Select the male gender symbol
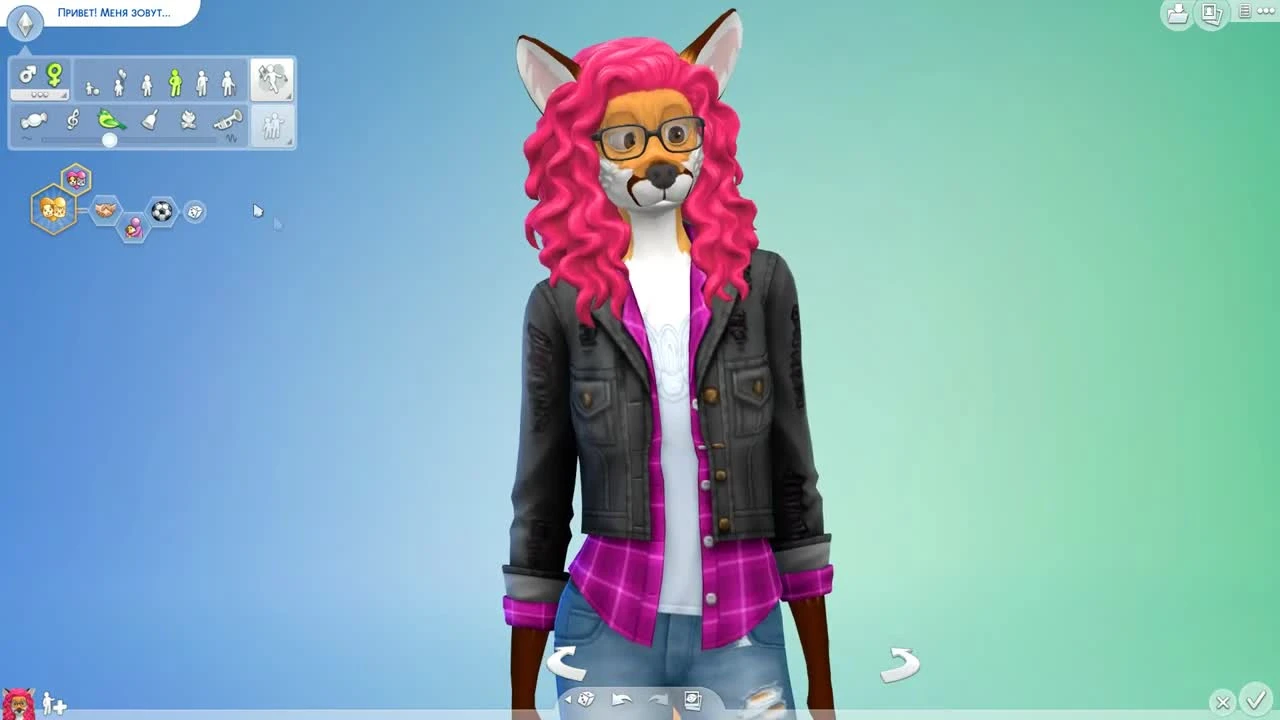Image resolution: width=1280 pixels, height=720 pixels. pyautogui.click(x=27, y=75)
